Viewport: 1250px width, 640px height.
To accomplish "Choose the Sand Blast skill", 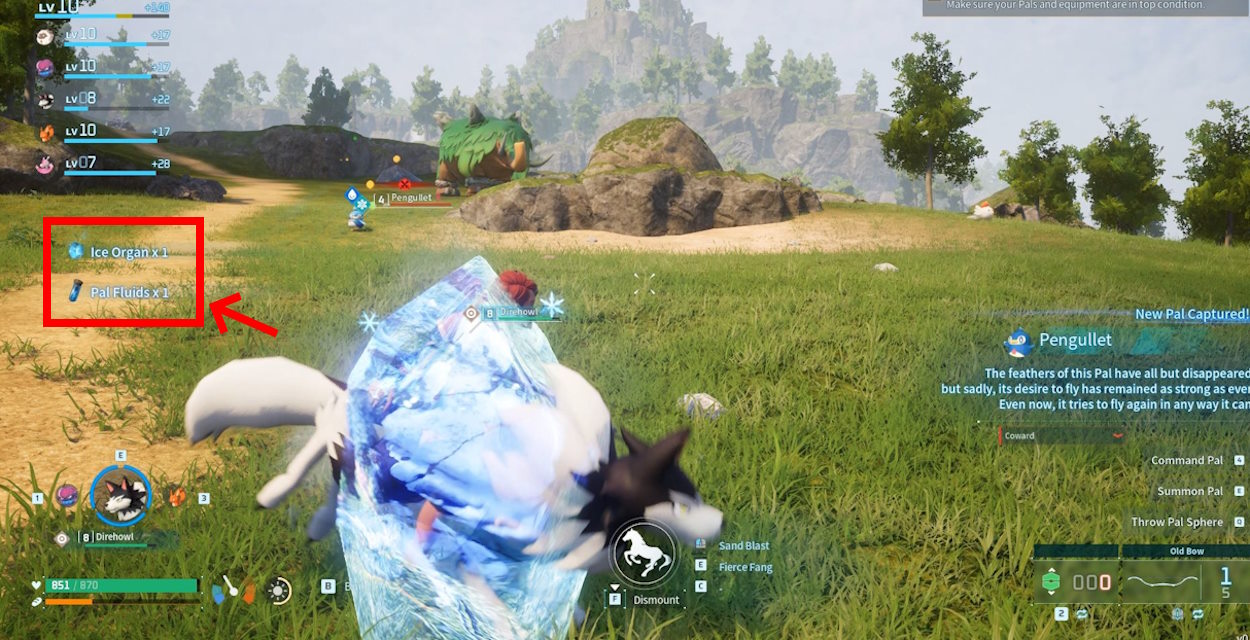I will (744, 546).
